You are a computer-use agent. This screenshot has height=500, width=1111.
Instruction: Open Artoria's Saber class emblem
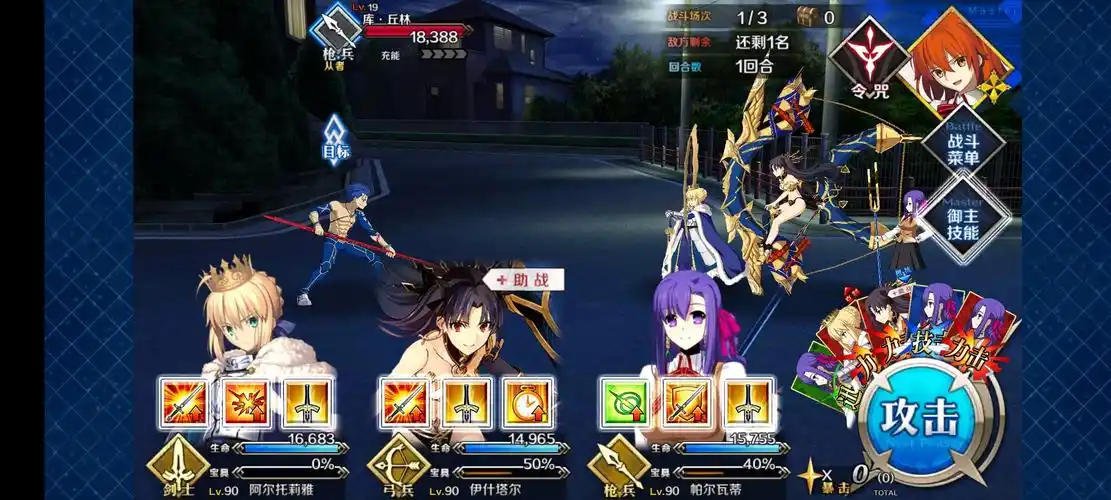click(177, 462)
